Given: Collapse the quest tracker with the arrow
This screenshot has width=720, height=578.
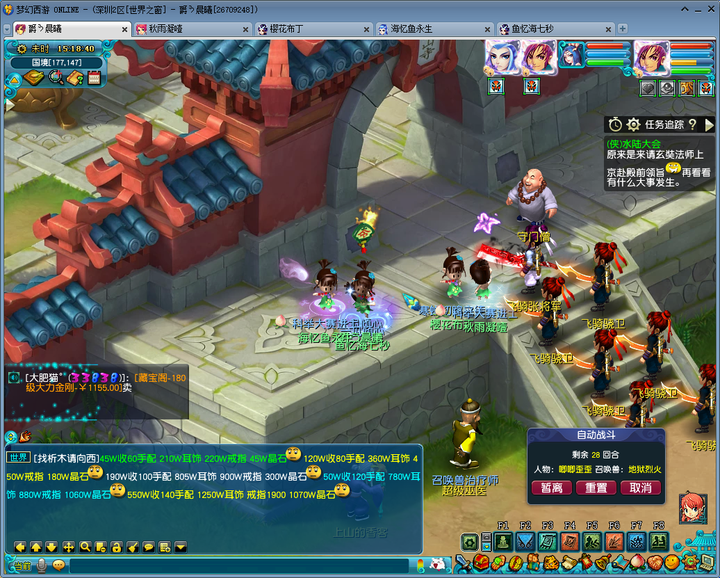Looking at the screenshot, I should [709, 124].
